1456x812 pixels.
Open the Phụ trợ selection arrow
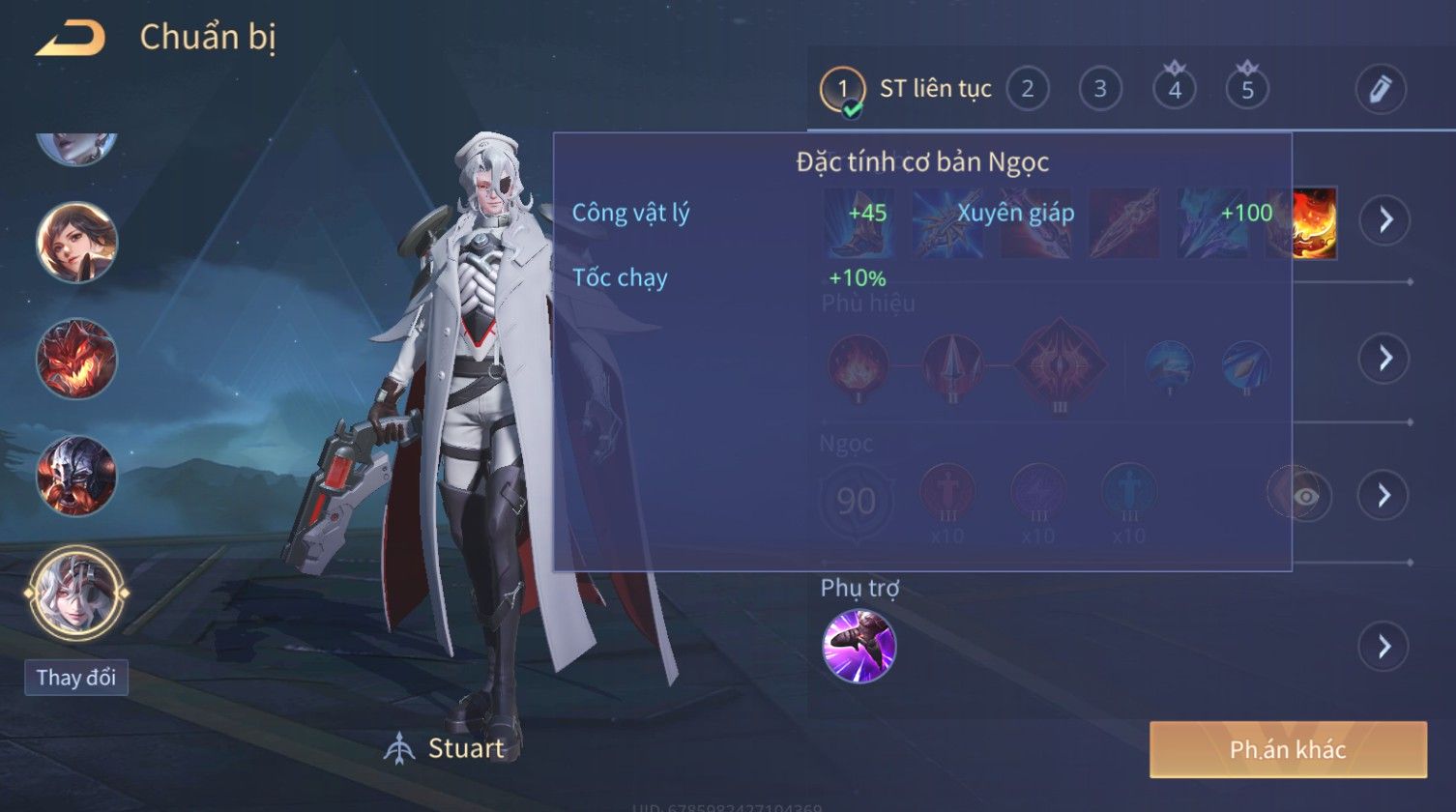(1384, 646)
